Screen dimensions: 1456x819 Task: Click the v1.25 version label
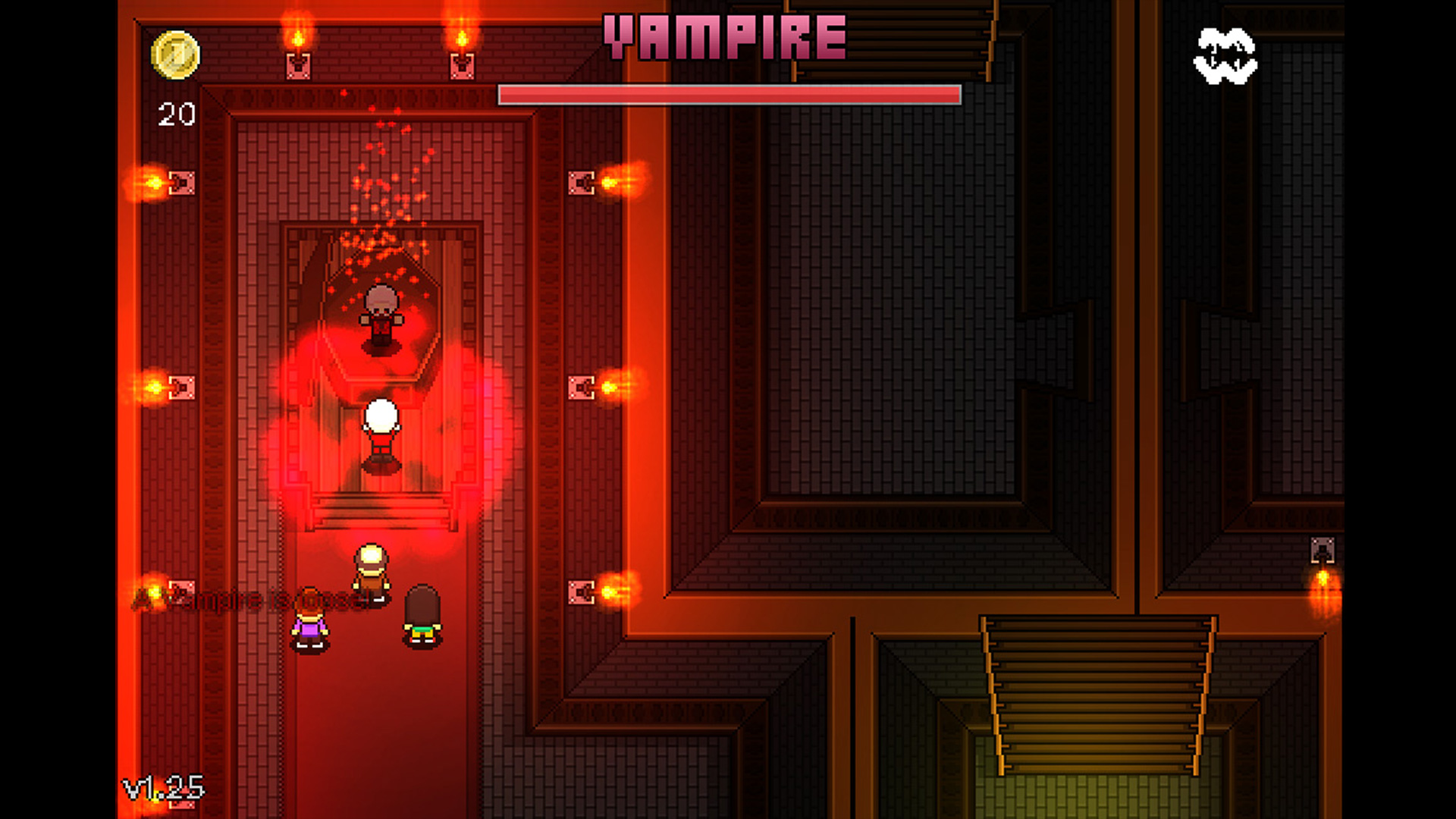coord(162,789)
